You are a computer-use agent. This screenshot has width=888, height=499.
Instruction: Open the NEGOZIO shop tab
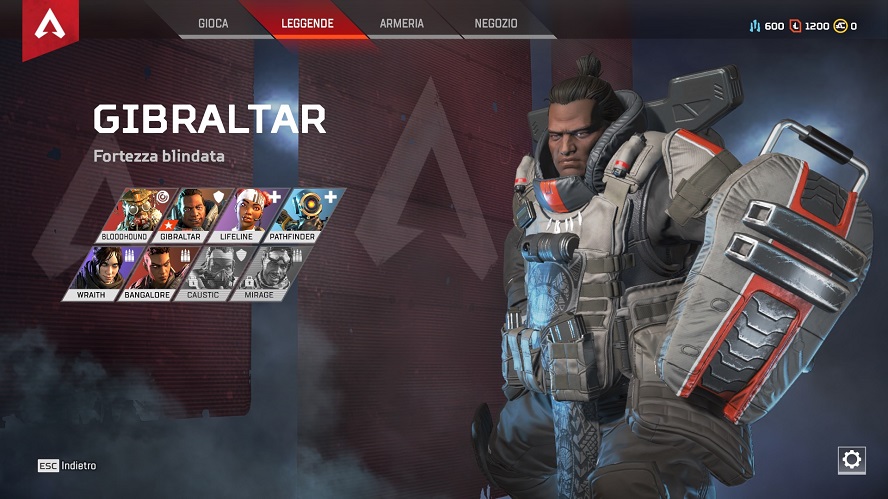click(x=496, y=23)
